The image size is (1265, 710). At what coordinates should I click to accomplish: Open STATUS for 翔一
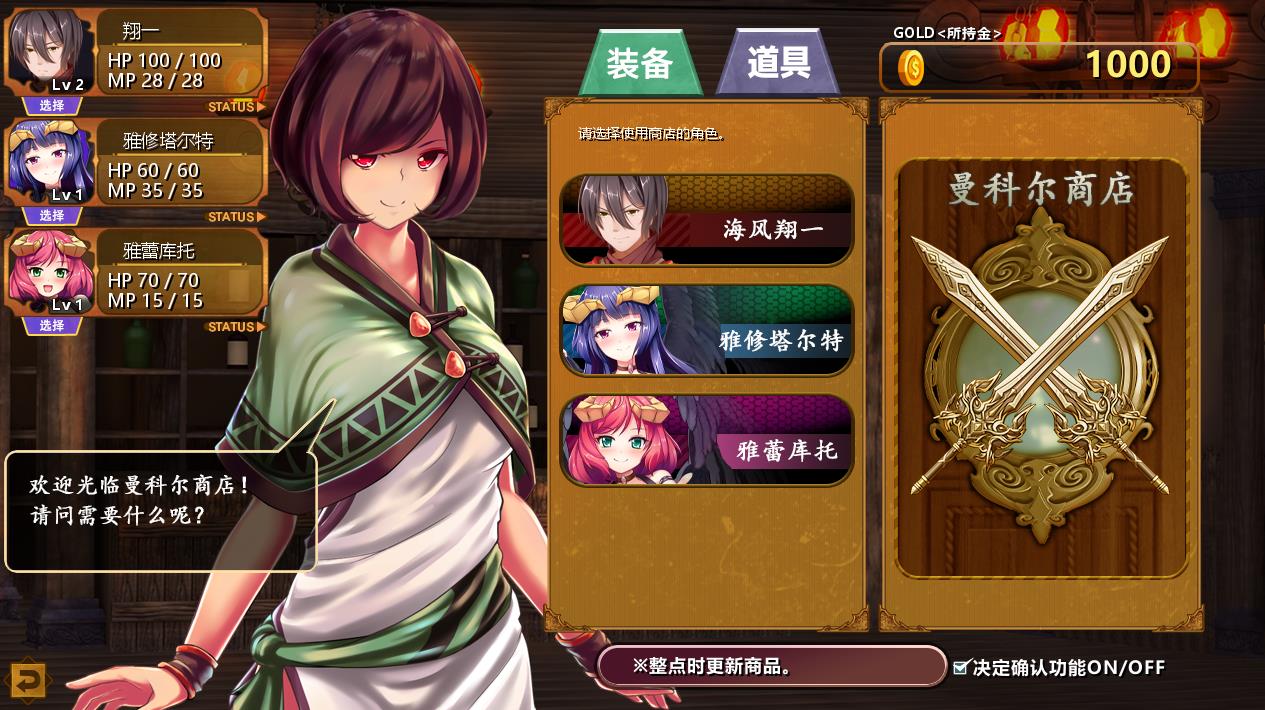click(x=236, y=107)
